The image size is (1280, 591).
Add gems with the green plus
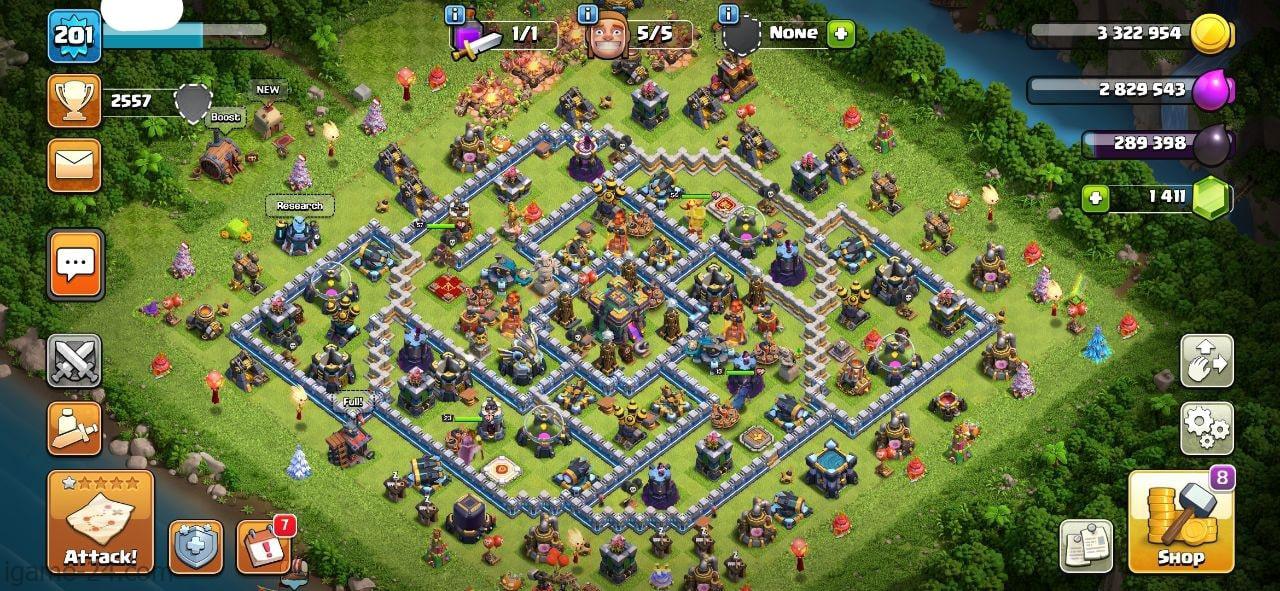(x=1096, y=198)
